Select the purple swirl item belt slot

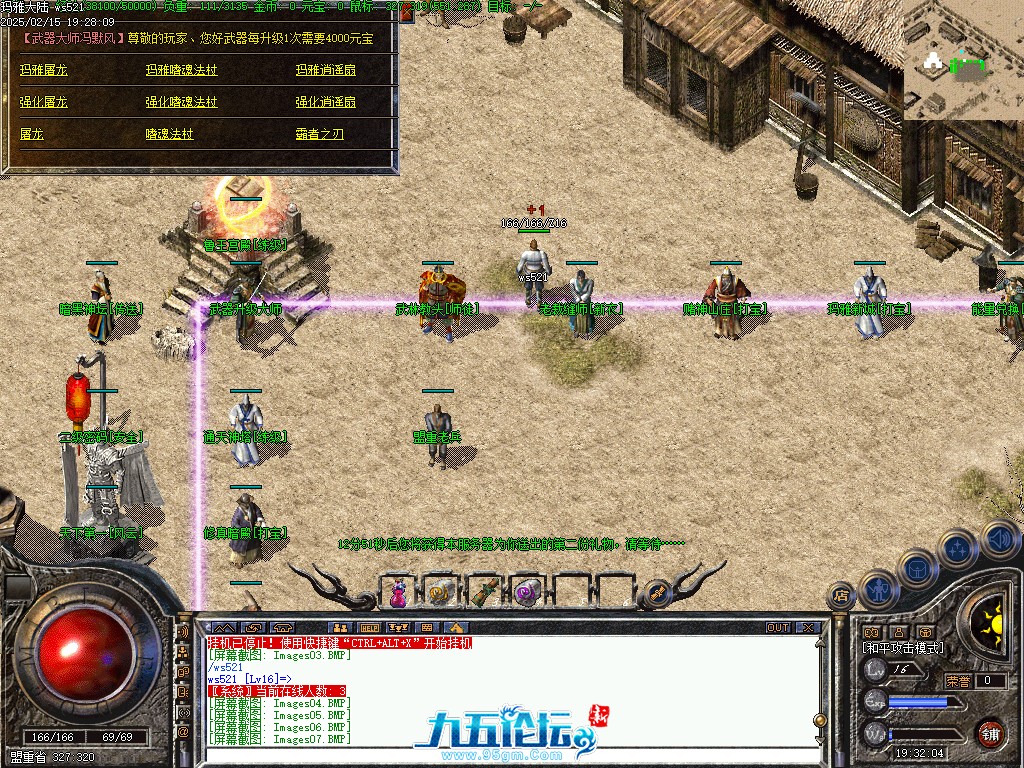[527, 592]
